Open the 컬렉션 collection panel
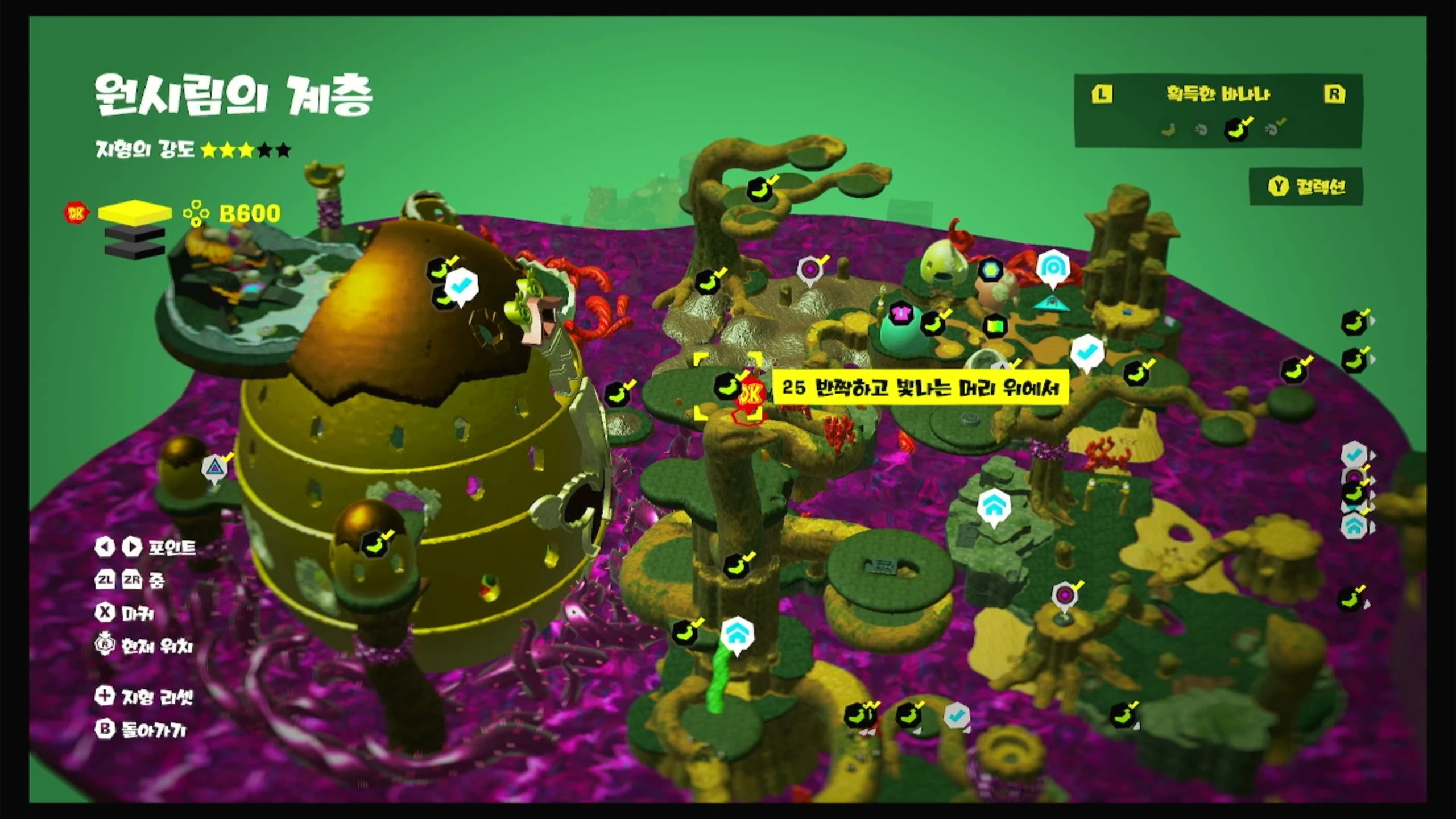 (1307, 187)
